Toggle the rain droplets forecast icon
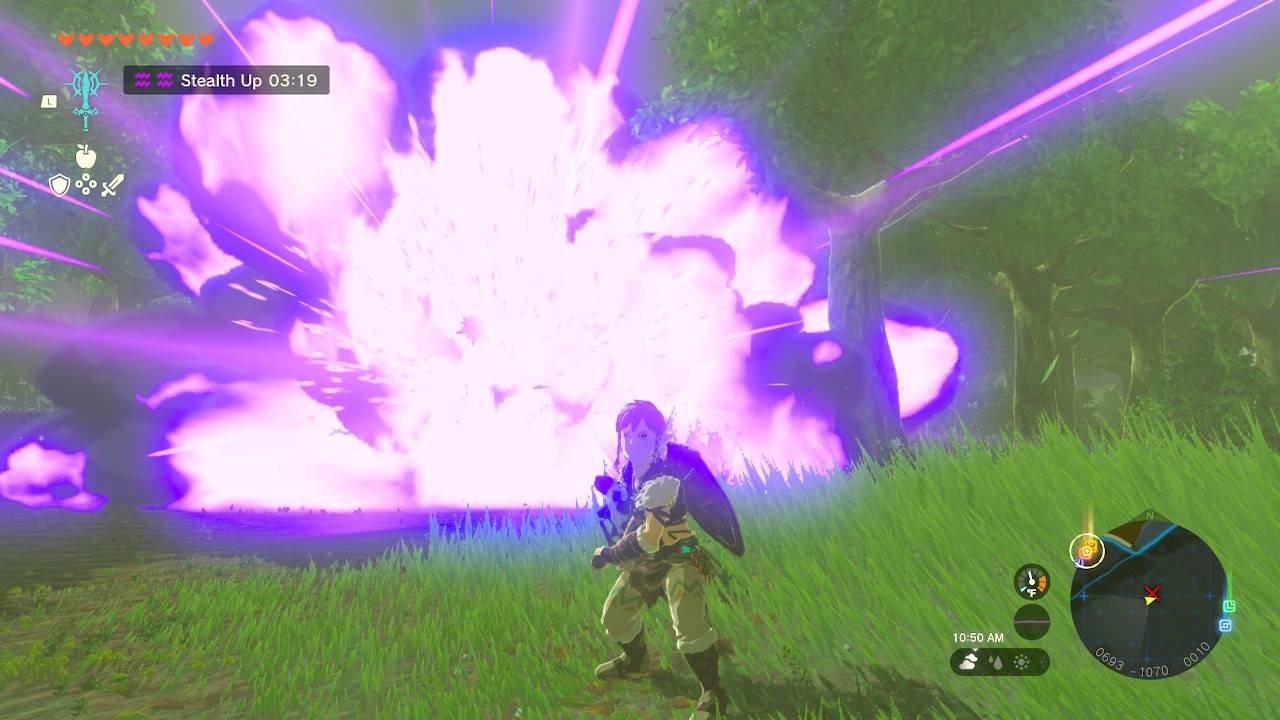Viewport: 1280px width, 720px height. pos(996,661)
